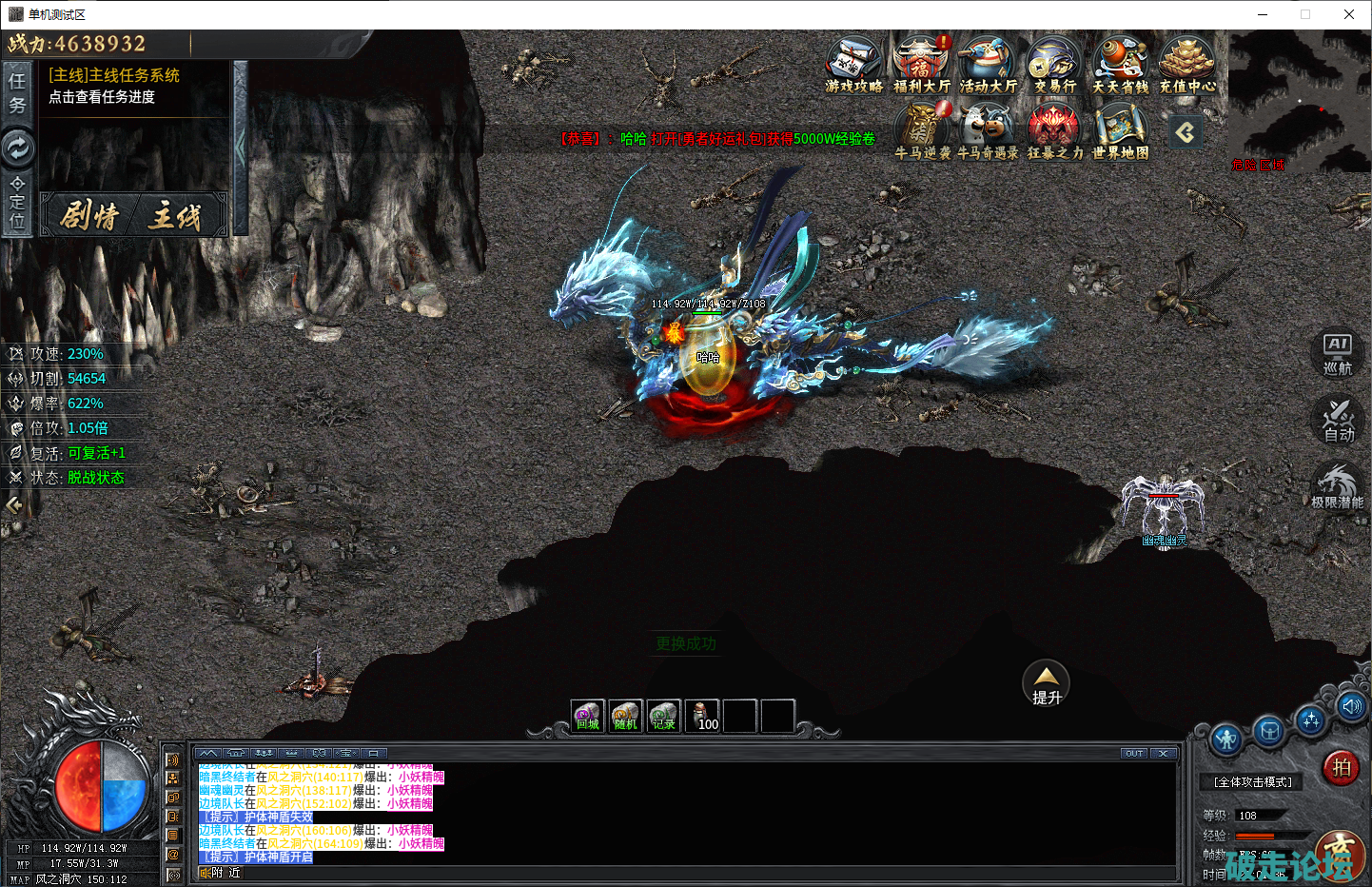Viewport: 1372px width, 887px height.
Task: Use the 随机 random teleport scroll
Action: tap(625, 716)
